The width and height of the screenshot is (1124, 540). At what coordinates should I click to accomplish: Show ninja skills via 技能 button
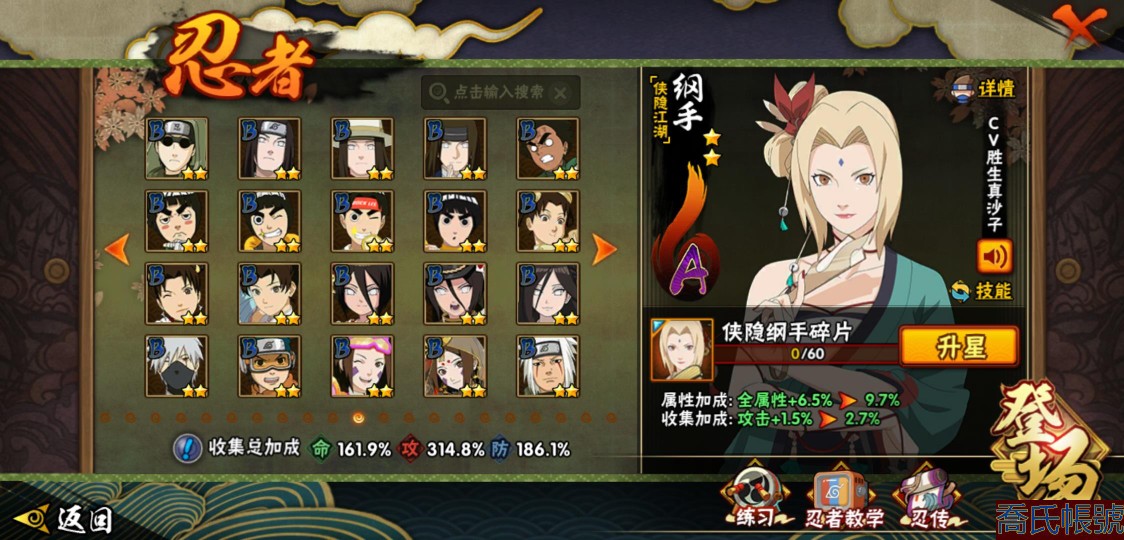coord(982,291)
